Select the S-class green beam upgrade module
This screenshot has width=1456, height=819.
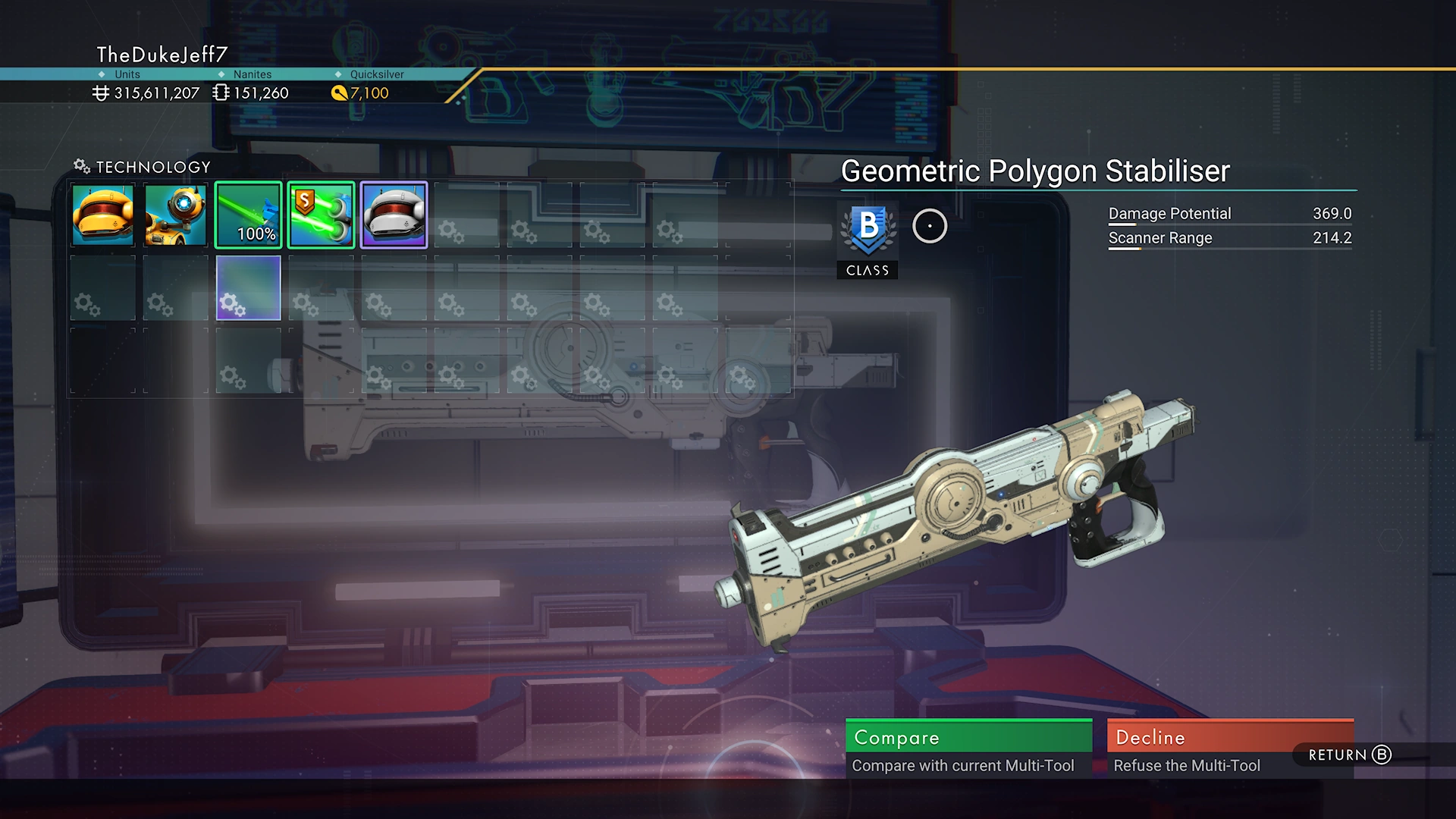[322, 215]
